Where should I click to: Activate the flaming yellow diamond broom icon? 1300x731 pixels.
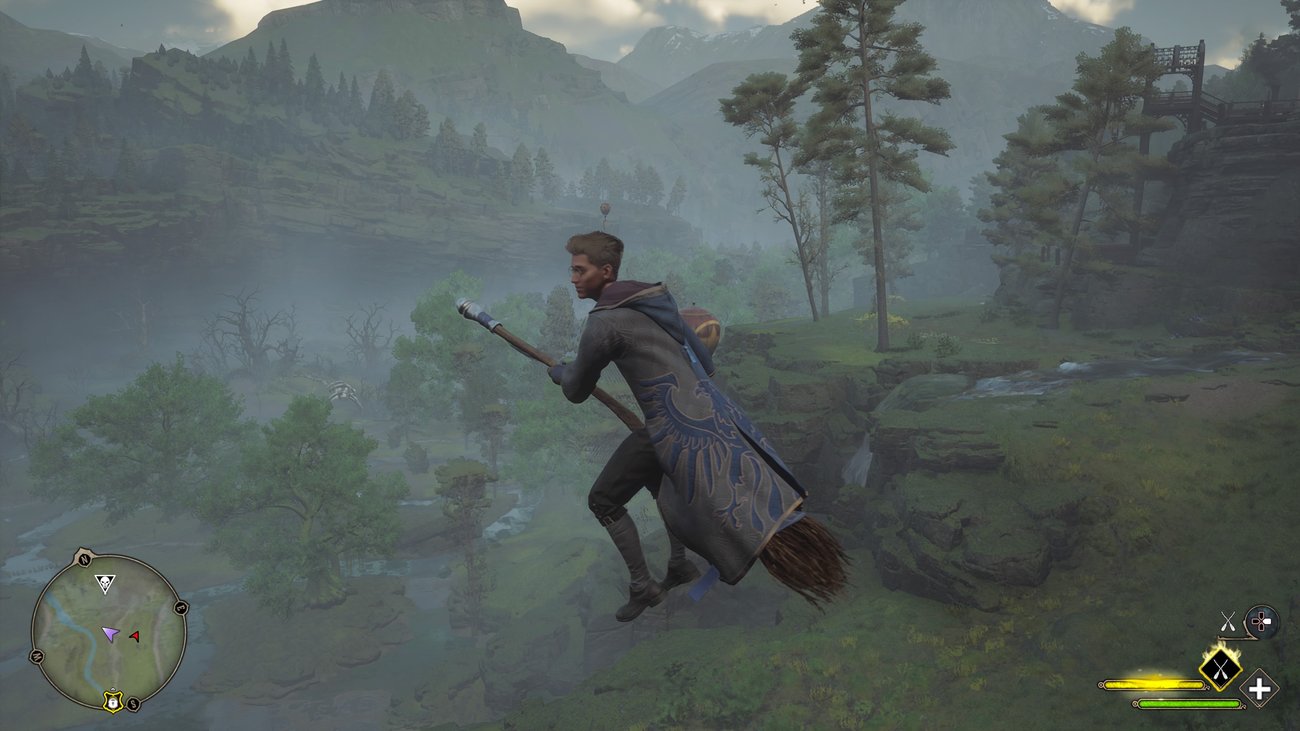pos(1220,666)
